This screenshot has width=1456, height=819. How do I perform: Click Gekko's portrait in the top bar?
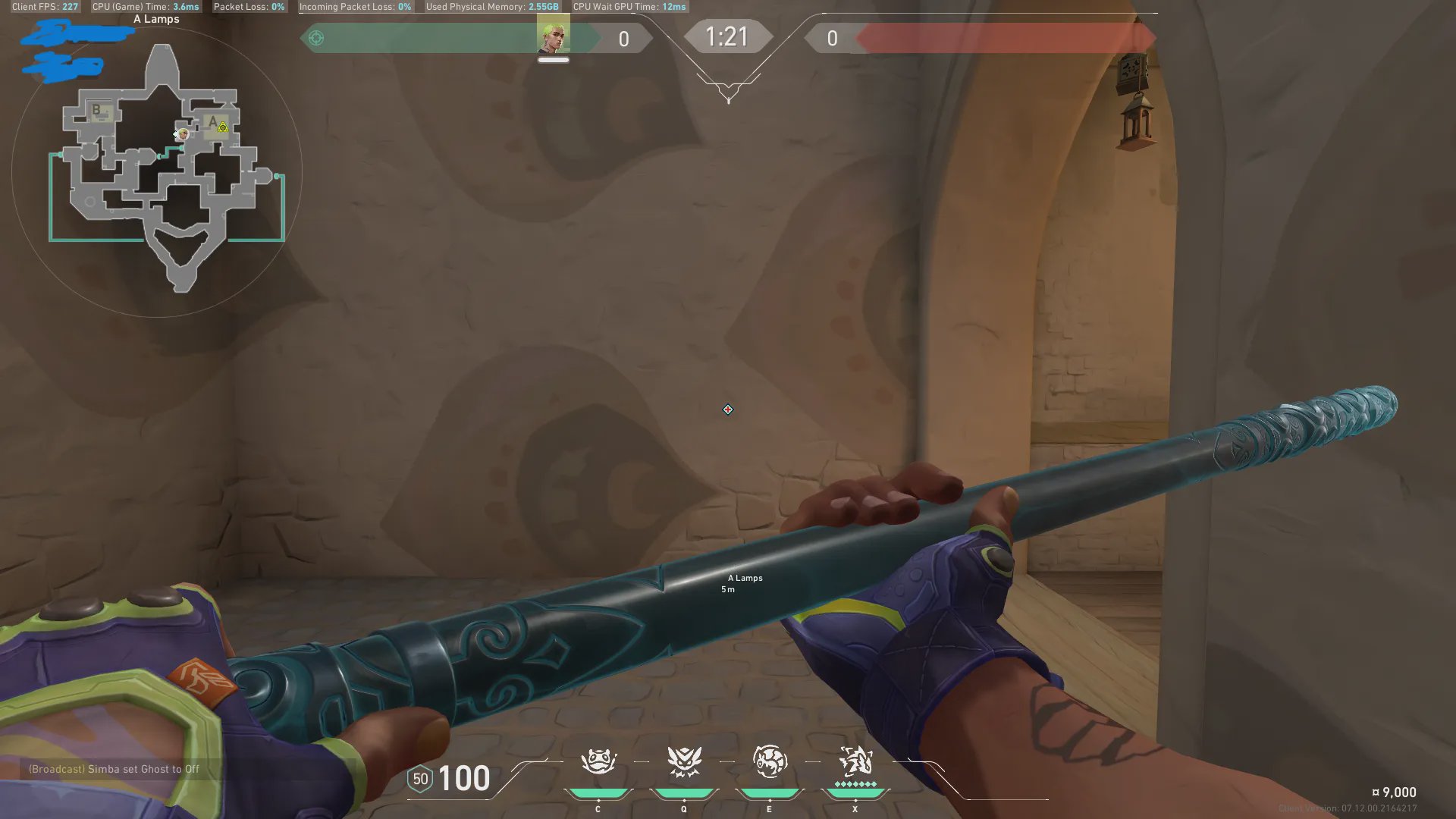click(553, 38)
